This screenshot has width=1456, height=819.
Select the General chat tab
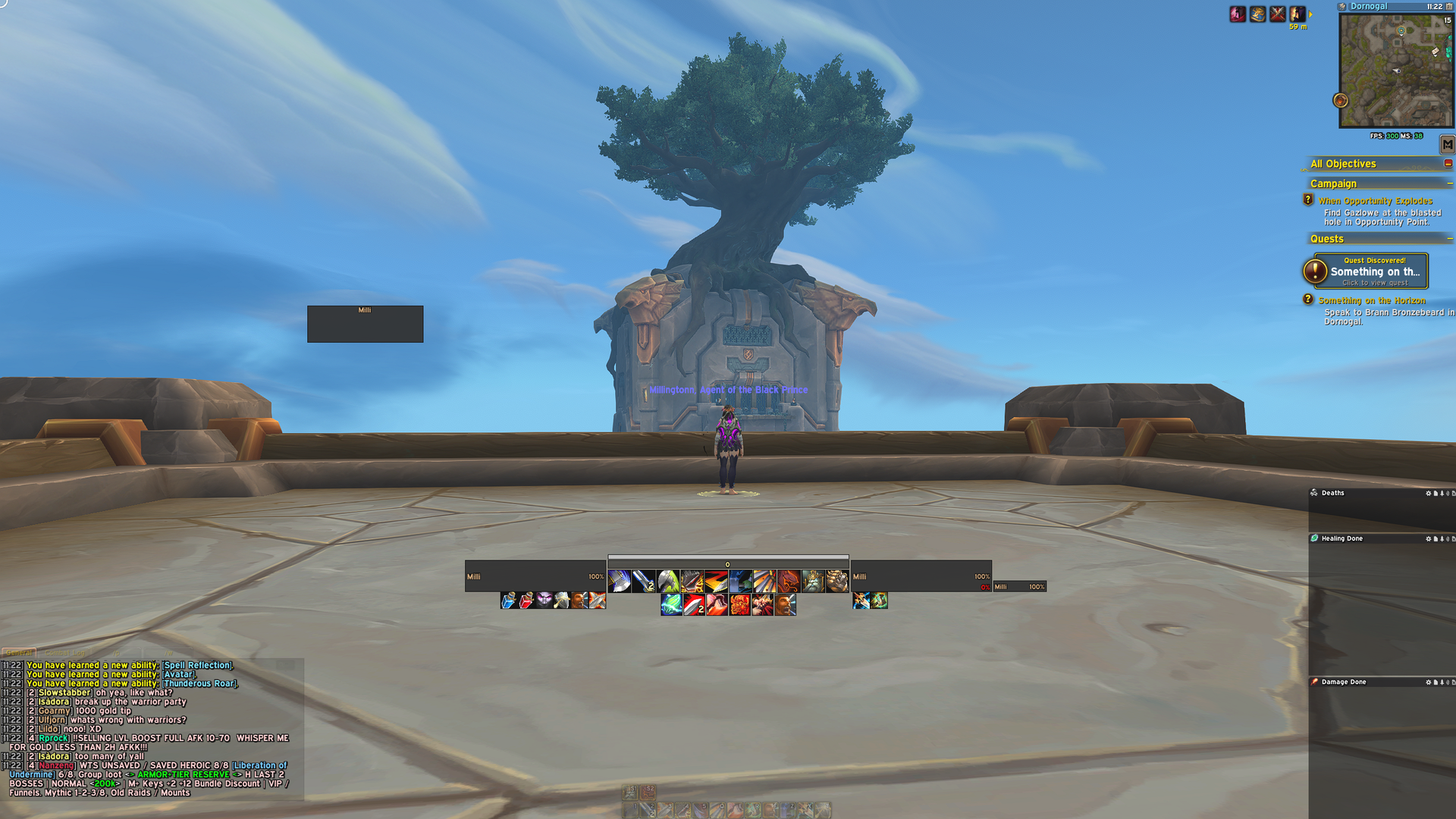tap(19, 651)
